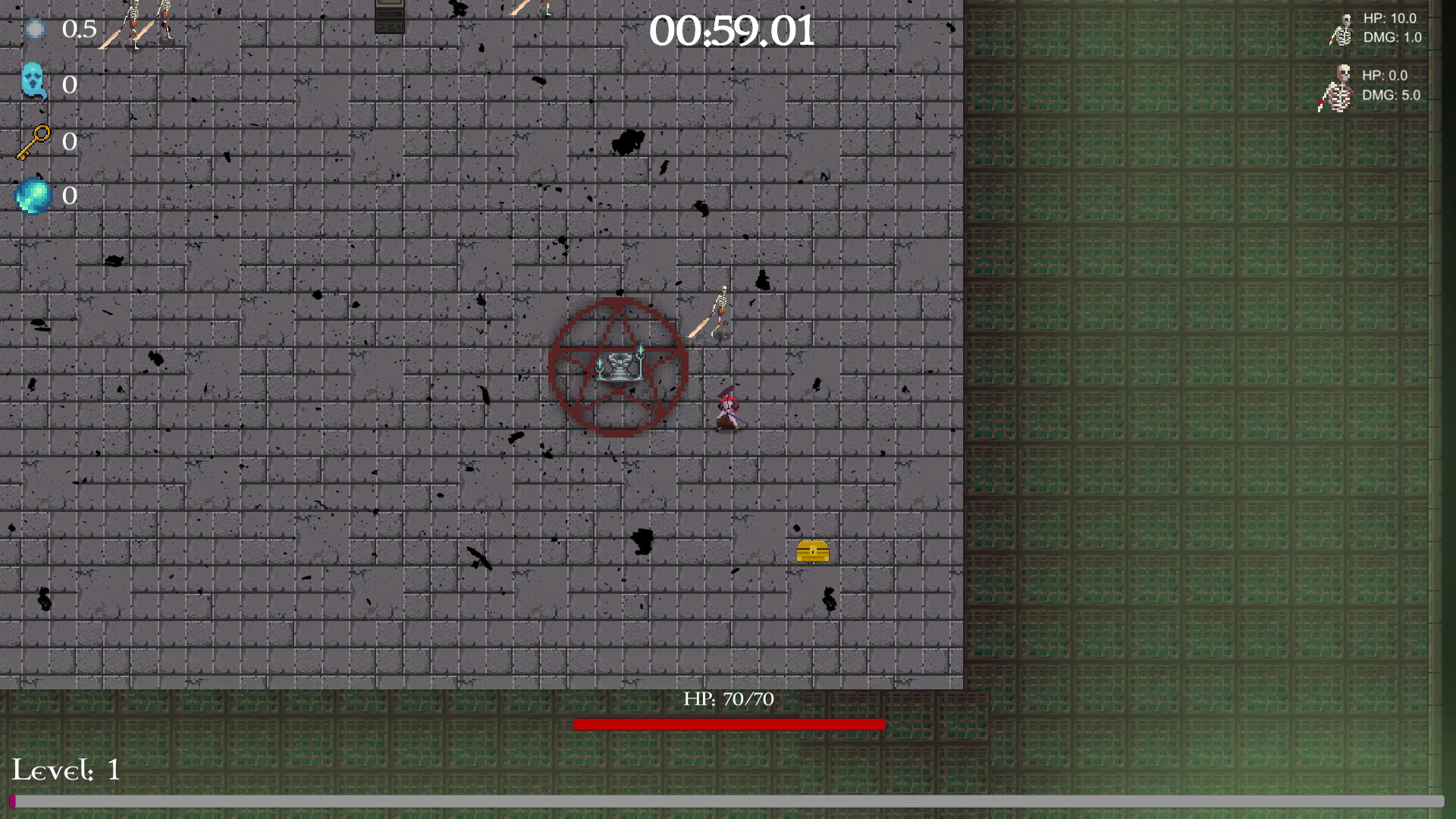
Task: Select the HP: 70/70 label above health bar
Action: pyautogui.click(x=729, y=699)
